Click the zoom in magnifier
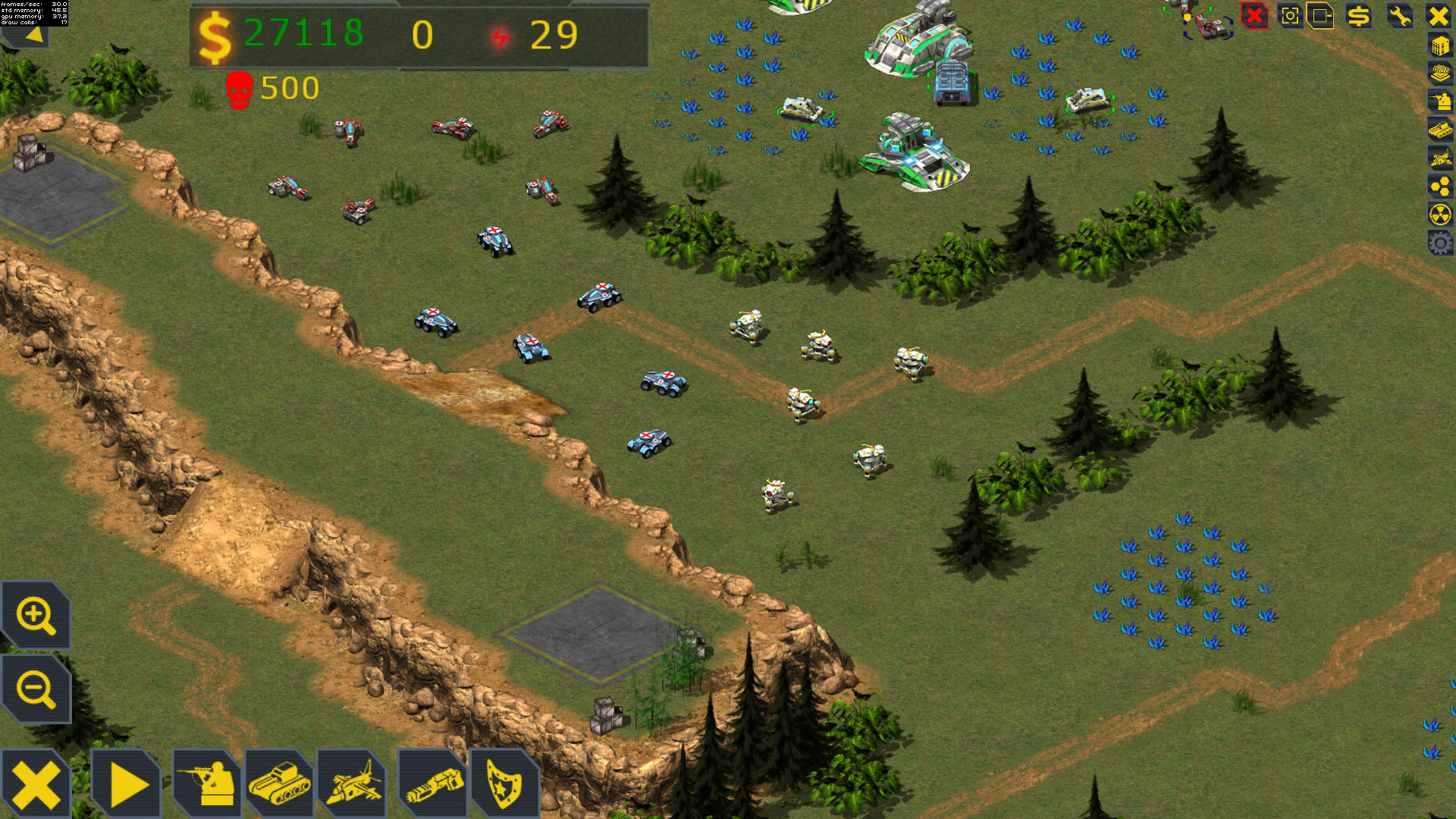The width and height of the screenshot is (1456, 819). tap(35, 616)
